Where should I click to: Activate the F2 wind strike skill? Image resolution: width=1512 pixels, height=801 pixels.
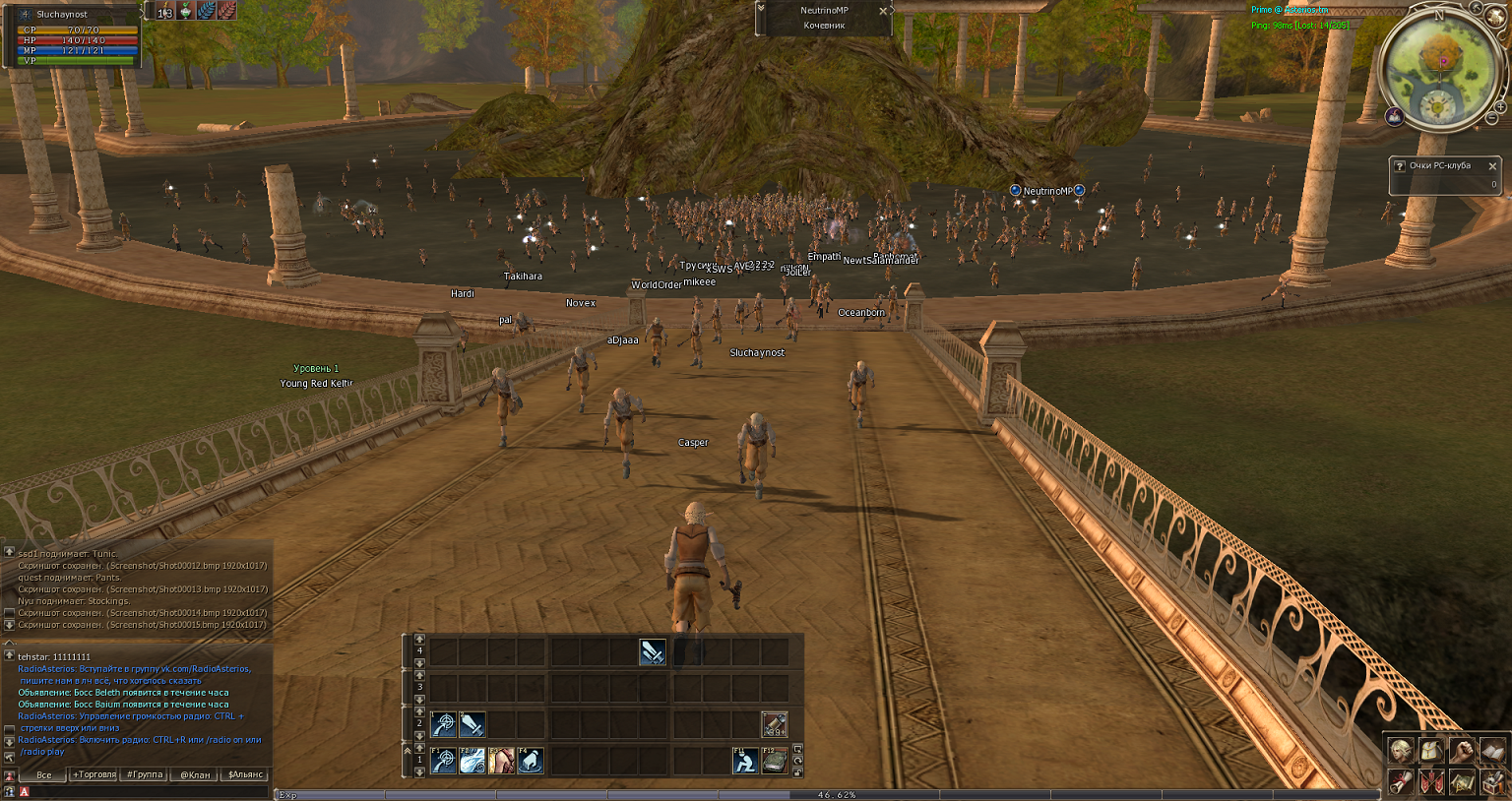(x=472, y=760)
